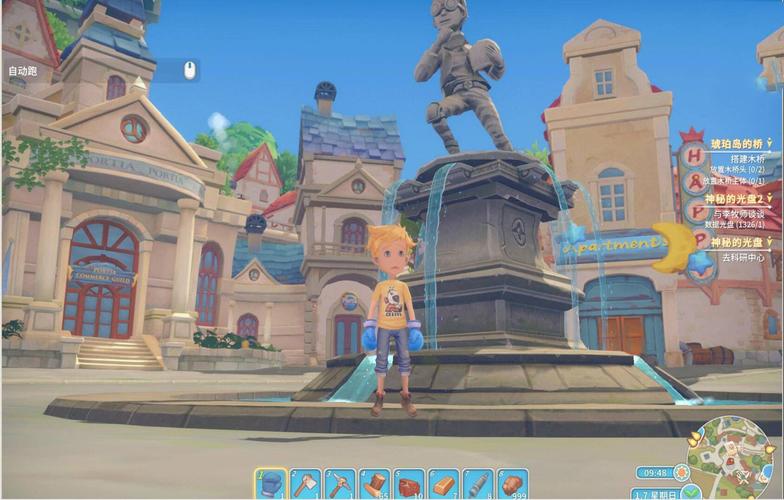This screenshot has height=500, width=784.
Task: Click the green checkmark icon beside the date
Action: 692,493
